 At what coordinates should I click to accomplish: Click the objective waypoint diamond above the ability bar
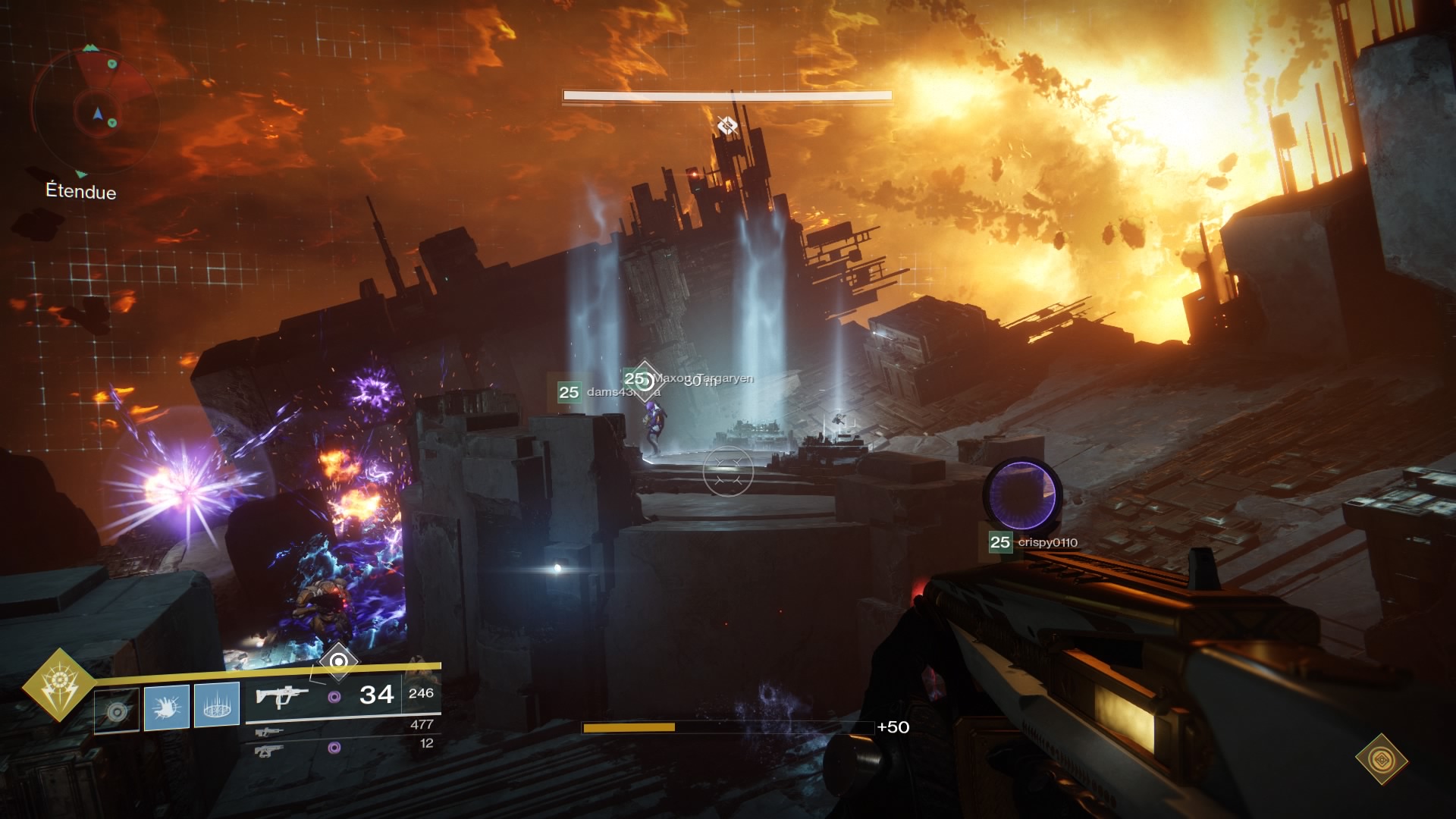pos(338,661)
